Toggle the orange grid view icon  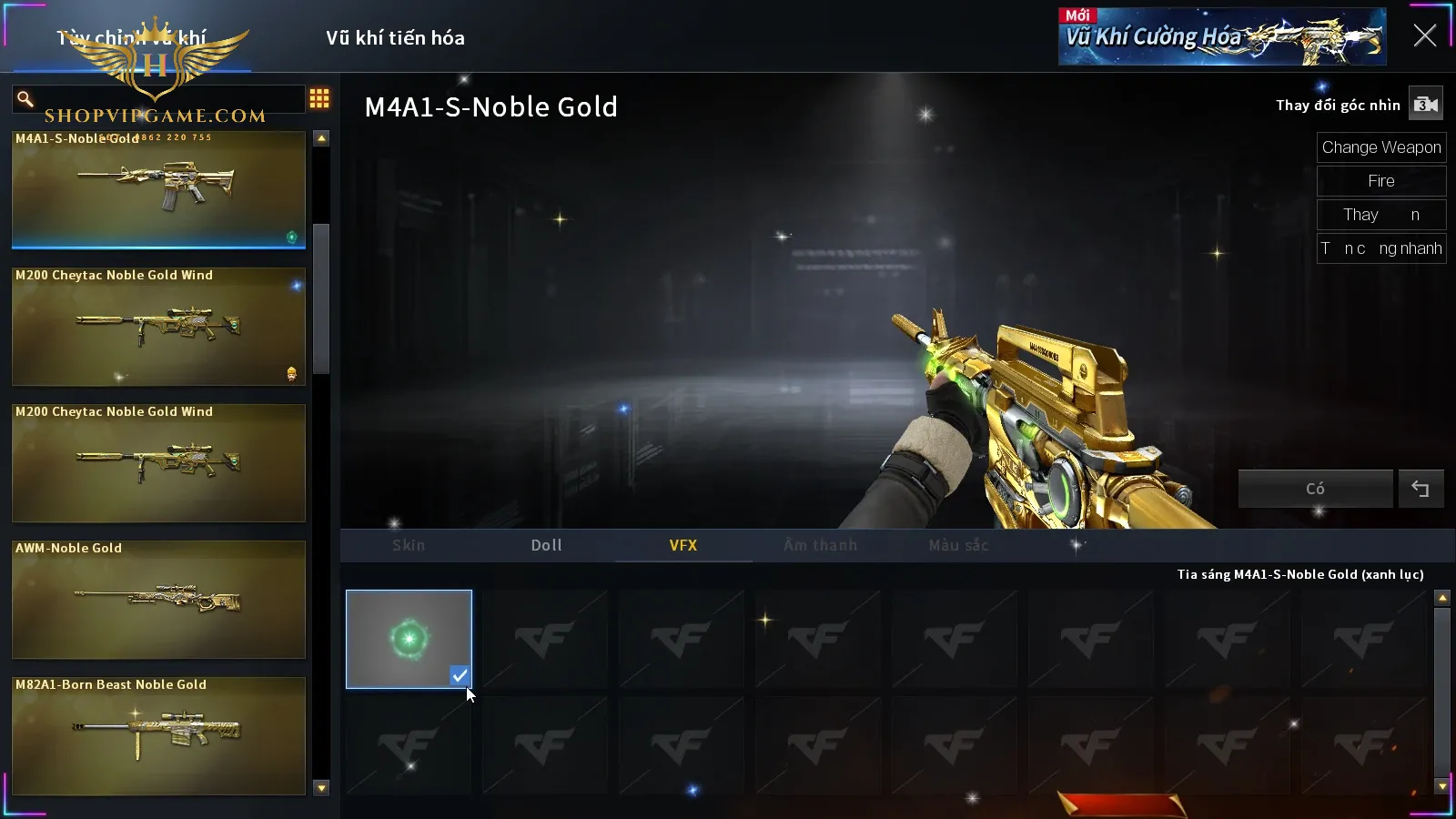(x=319, y=98)
